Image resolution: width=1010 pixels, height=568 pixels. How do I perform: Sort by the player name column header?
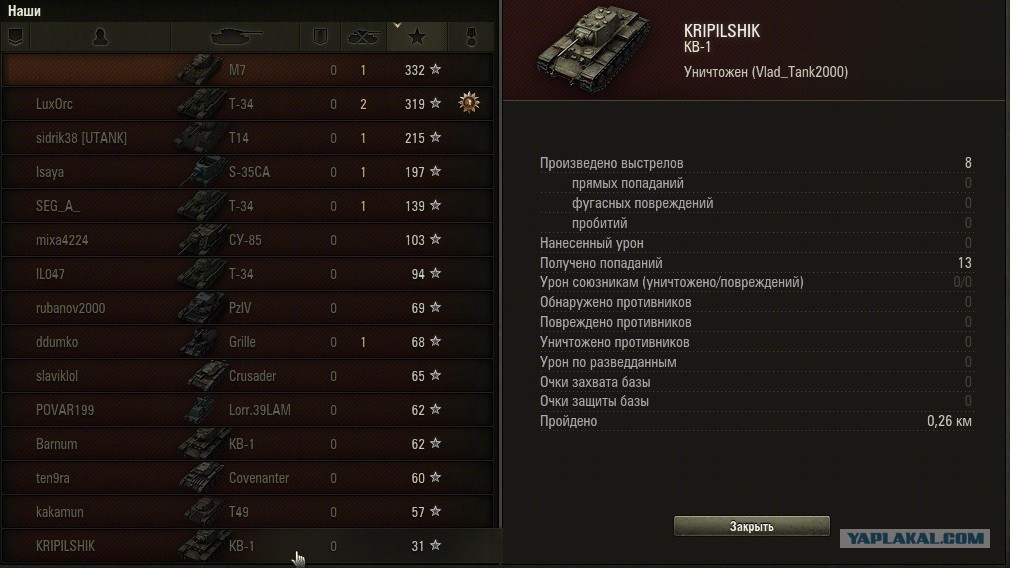coord(100,37)
